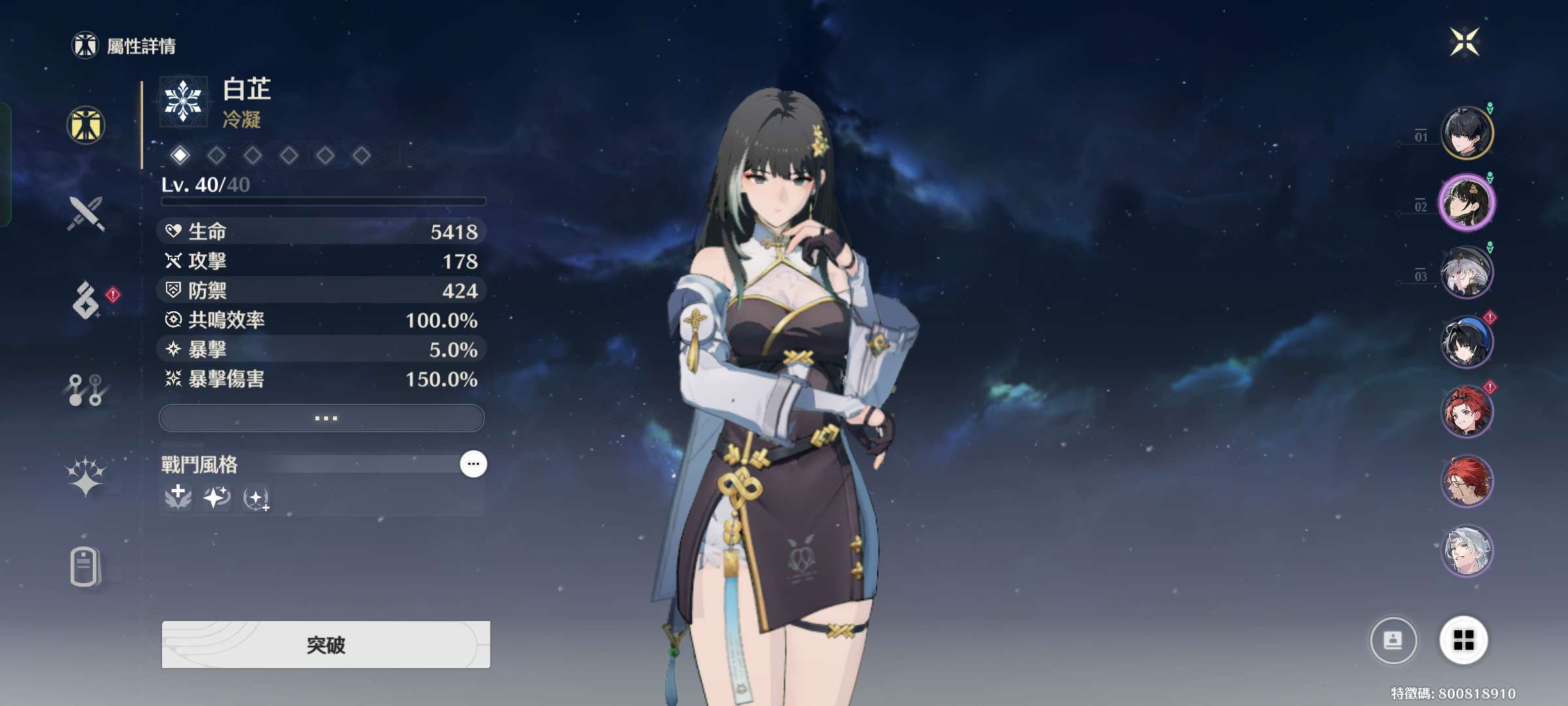
Task: Close the character details screen
Action: [1464, 42]
